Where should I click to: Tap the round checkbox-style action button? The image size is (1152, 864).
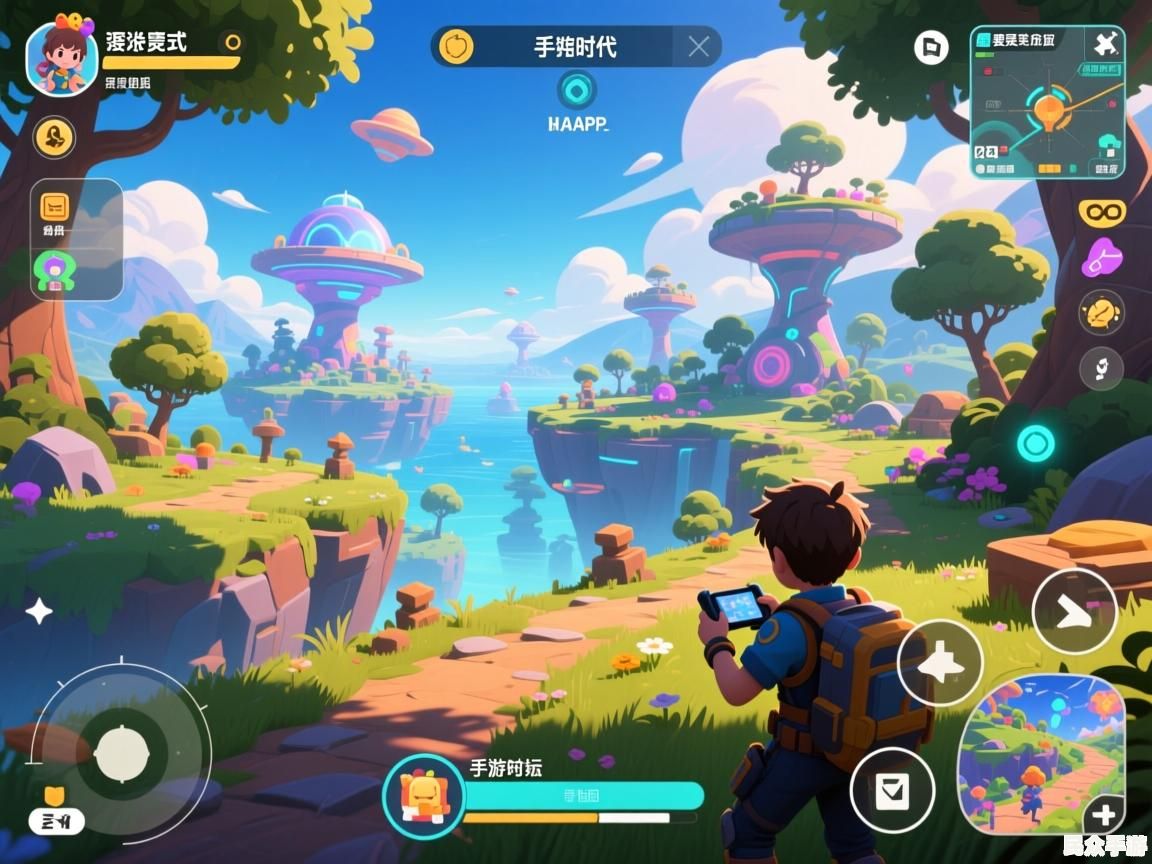point(892,790)
